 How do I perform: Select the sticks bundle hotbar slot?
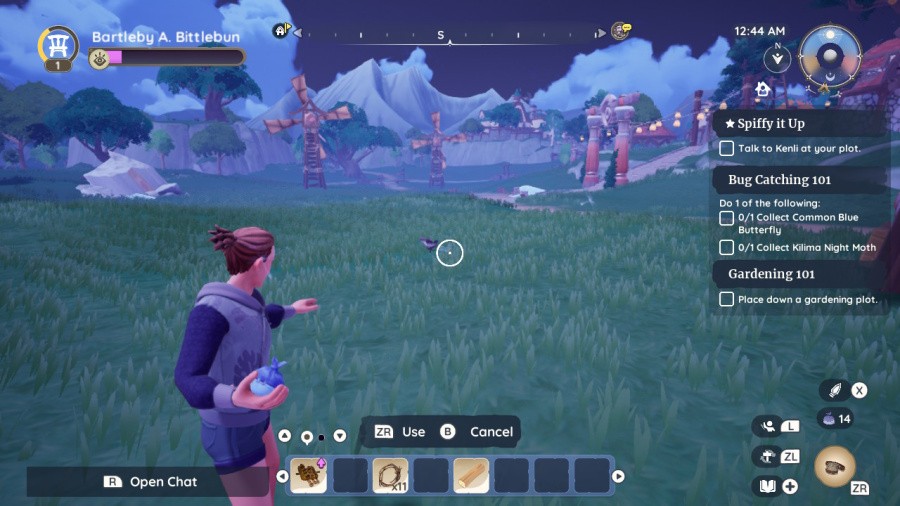[309, 476]
